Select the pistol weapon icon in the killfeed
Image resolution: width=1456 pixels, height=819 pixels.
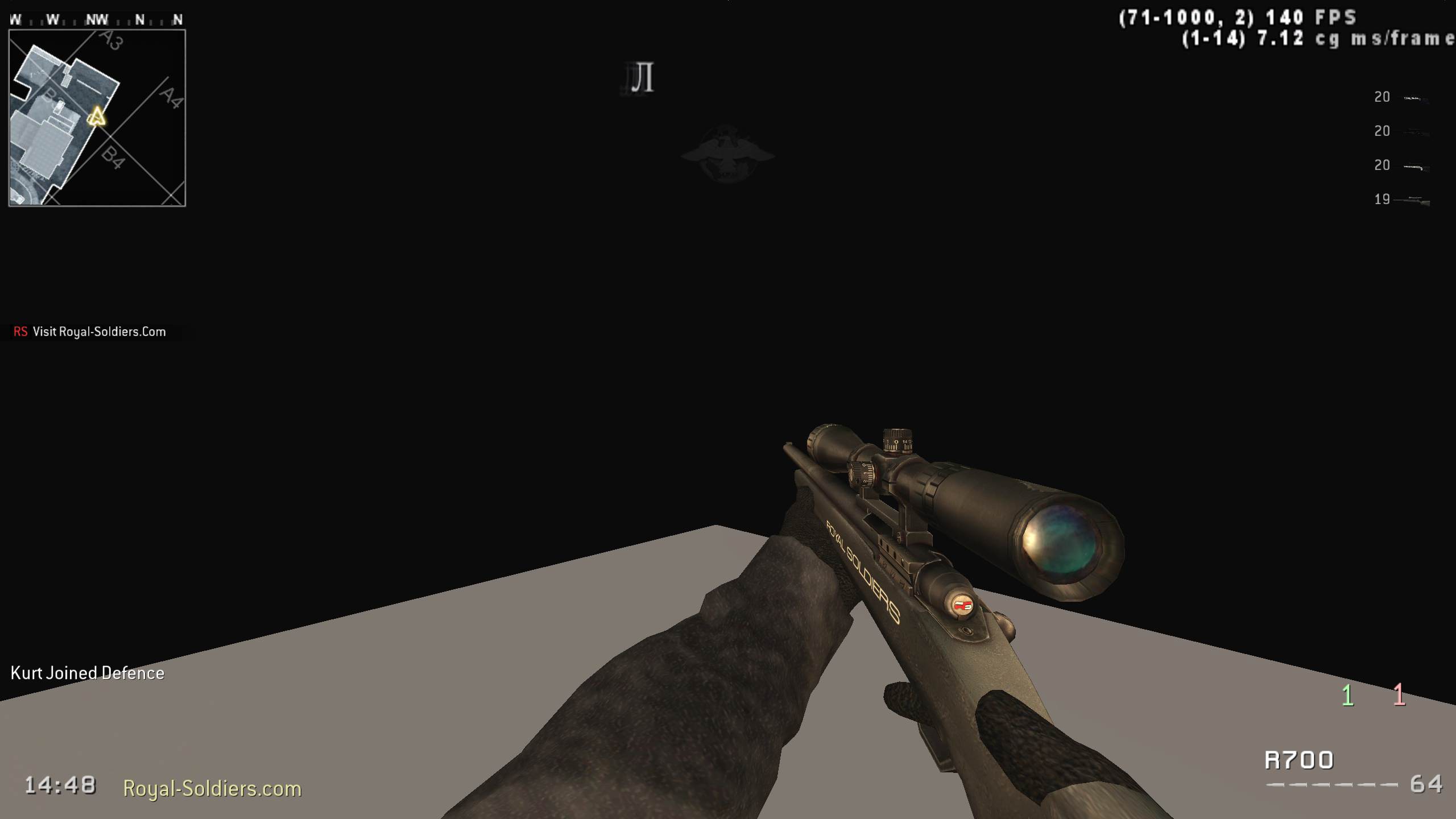pos(1416,98)
